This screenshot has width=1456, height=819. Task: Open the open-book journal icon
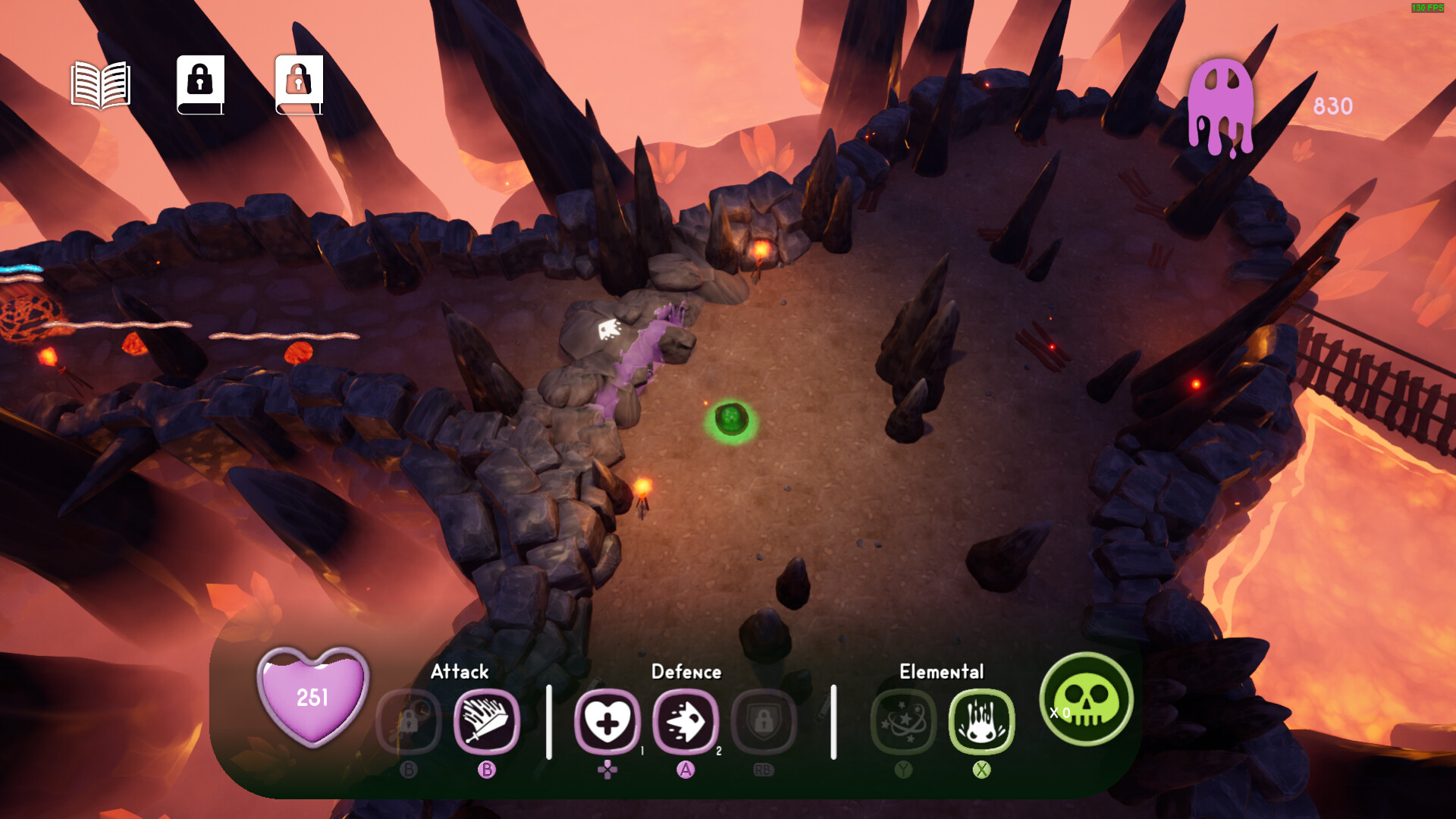coord(101,85)
